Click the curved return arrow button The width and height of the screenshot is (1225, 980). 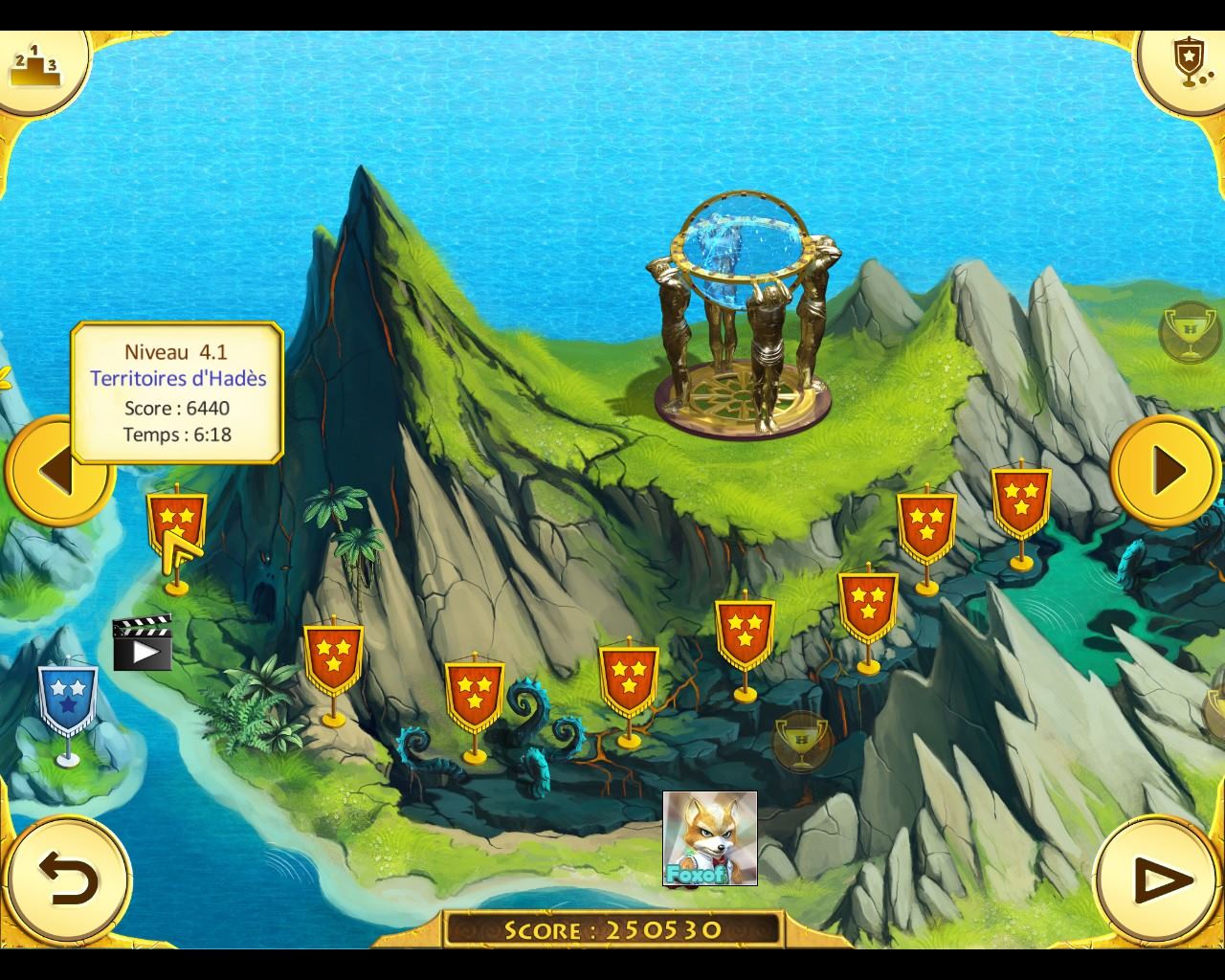[x=68, y=879]
